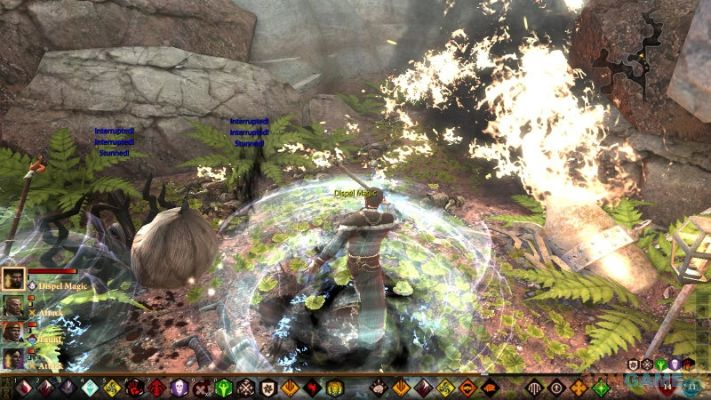Drink the red health potion
Image resolution: width=711 pixels, height=400 pixels.
pos(668,387)
